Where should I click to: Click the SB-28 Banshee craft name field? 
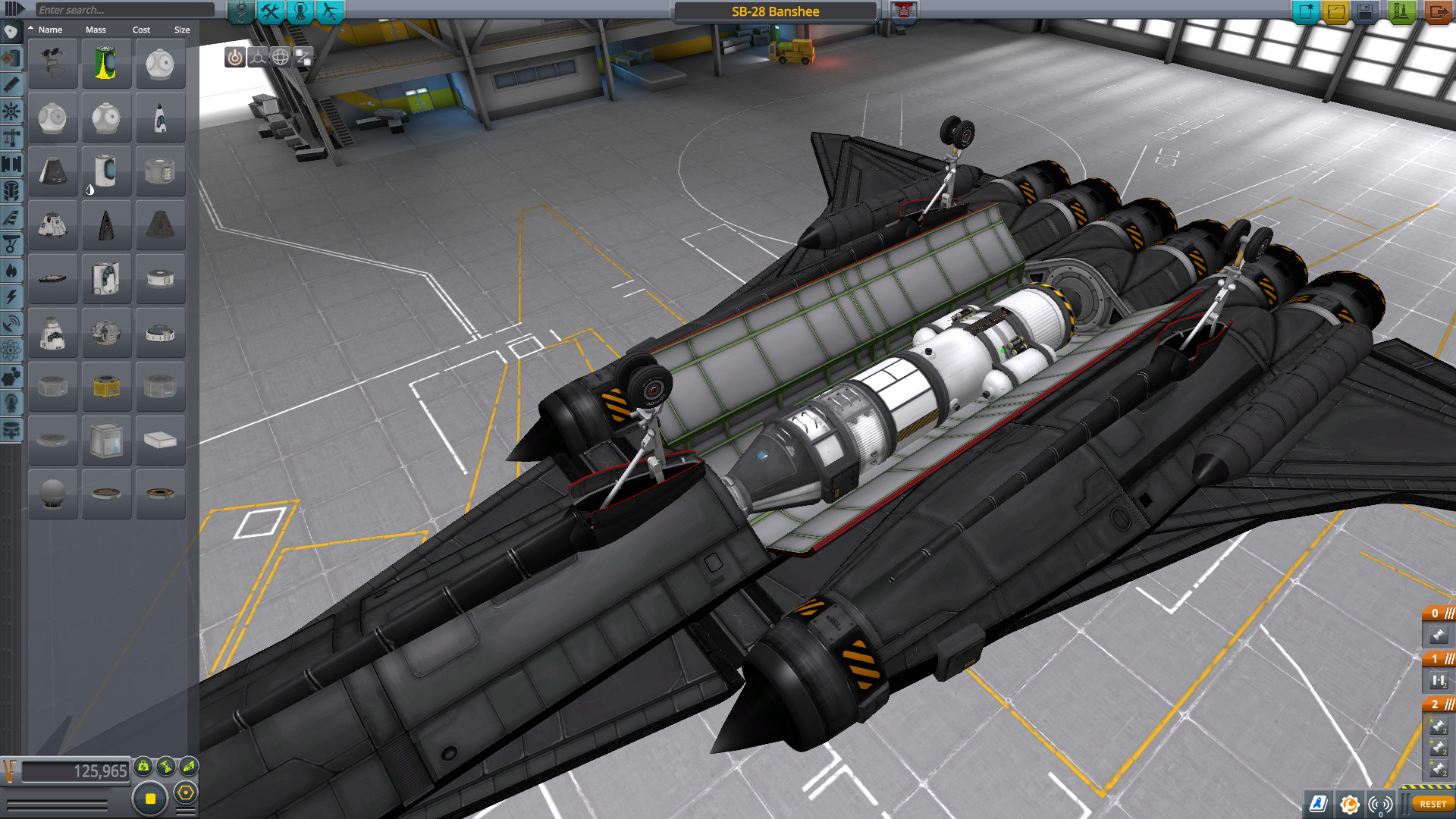point(777,11)
